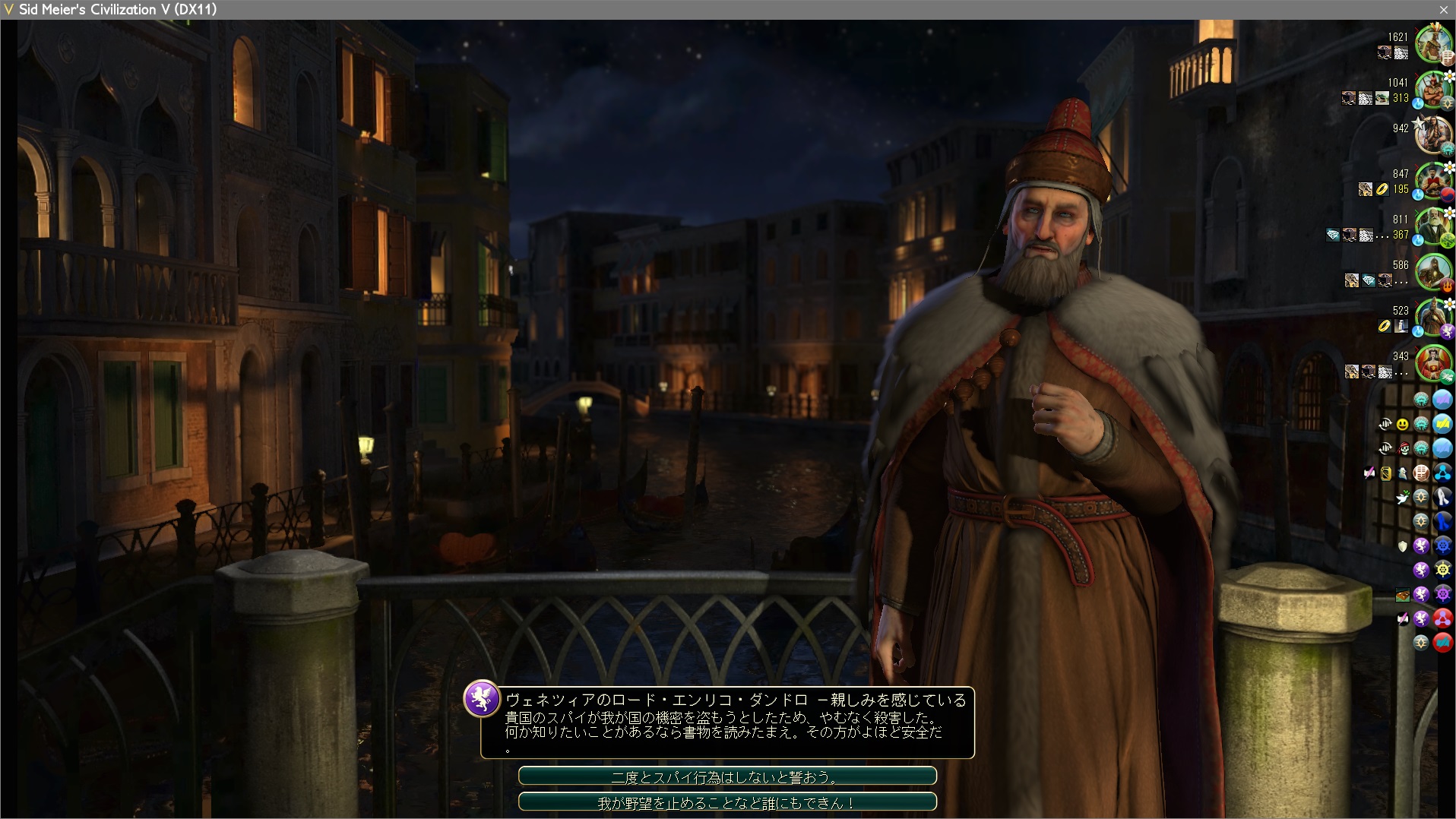The image size is (1456, 819).
Task: Select the empress portrait scoring 343
Action: 1433,362
